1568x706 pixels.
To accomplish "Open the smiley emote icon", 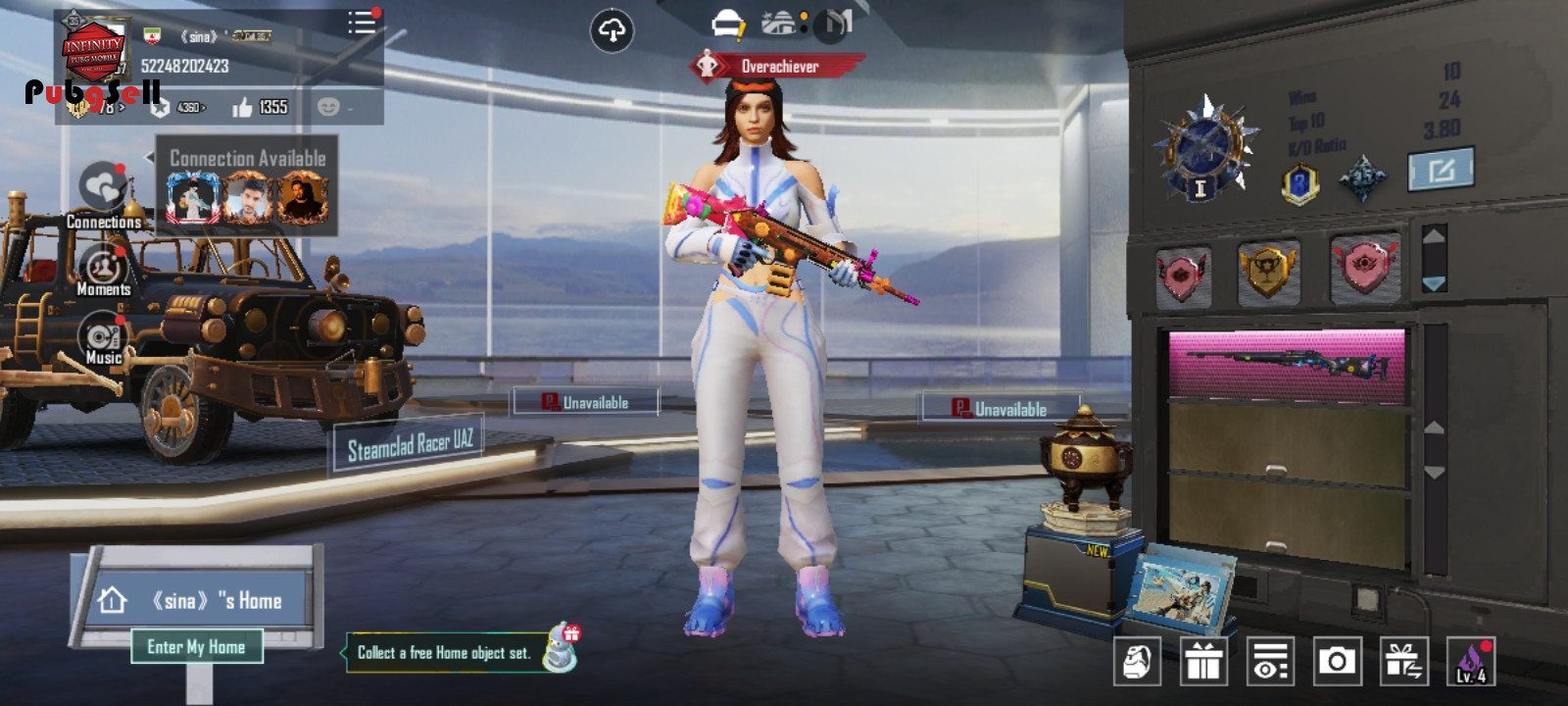I will (x=328, y=107).
